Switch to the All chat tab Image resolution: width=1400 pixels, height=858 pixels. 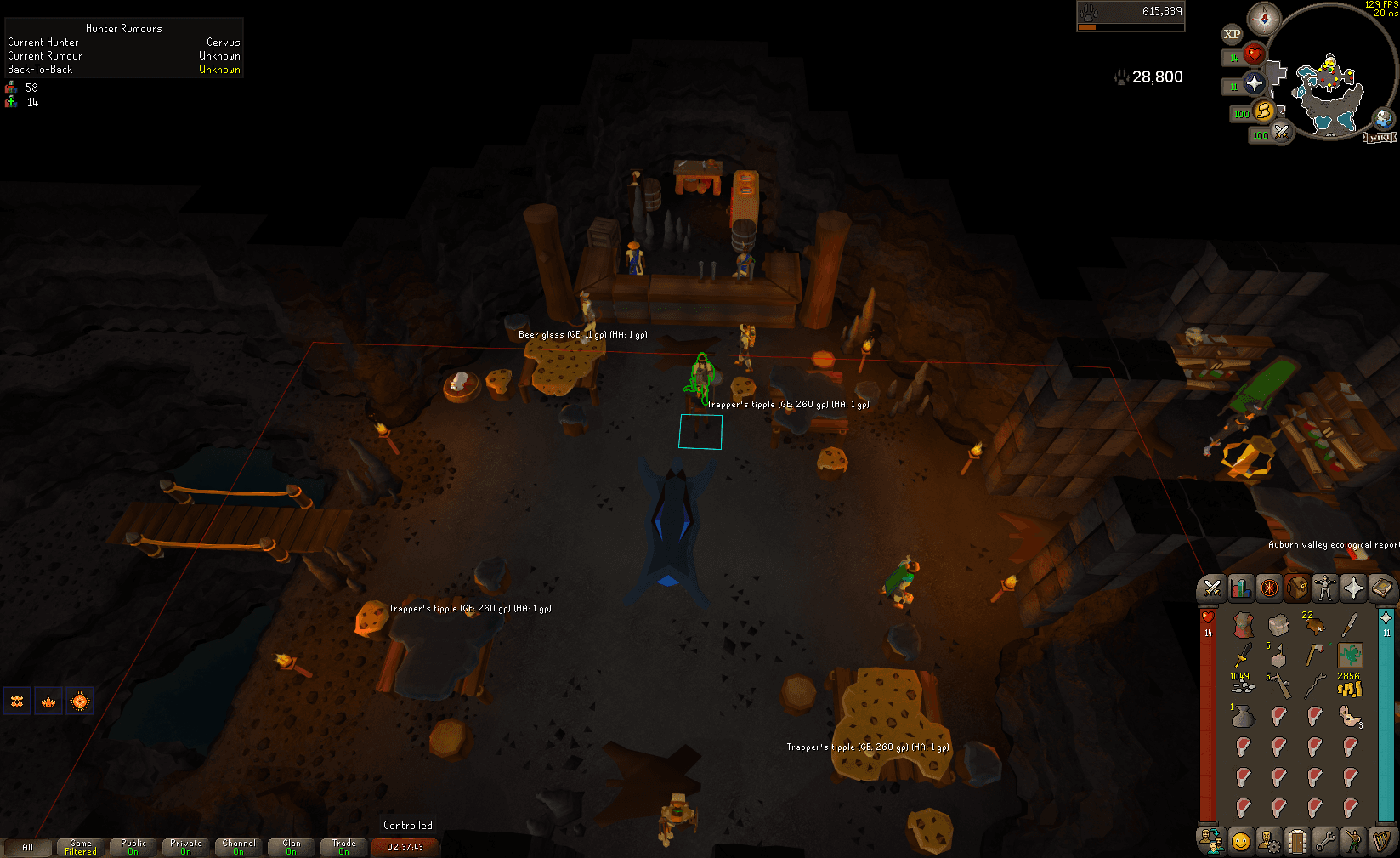tap(29, 847)
